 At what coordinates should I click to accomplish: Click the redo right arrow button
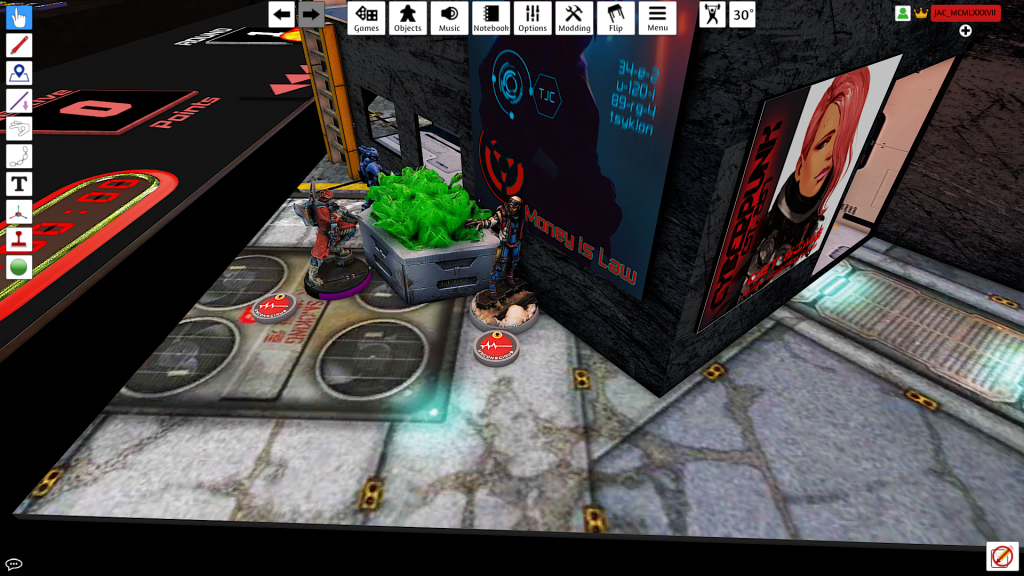click(x=311, y=14)
